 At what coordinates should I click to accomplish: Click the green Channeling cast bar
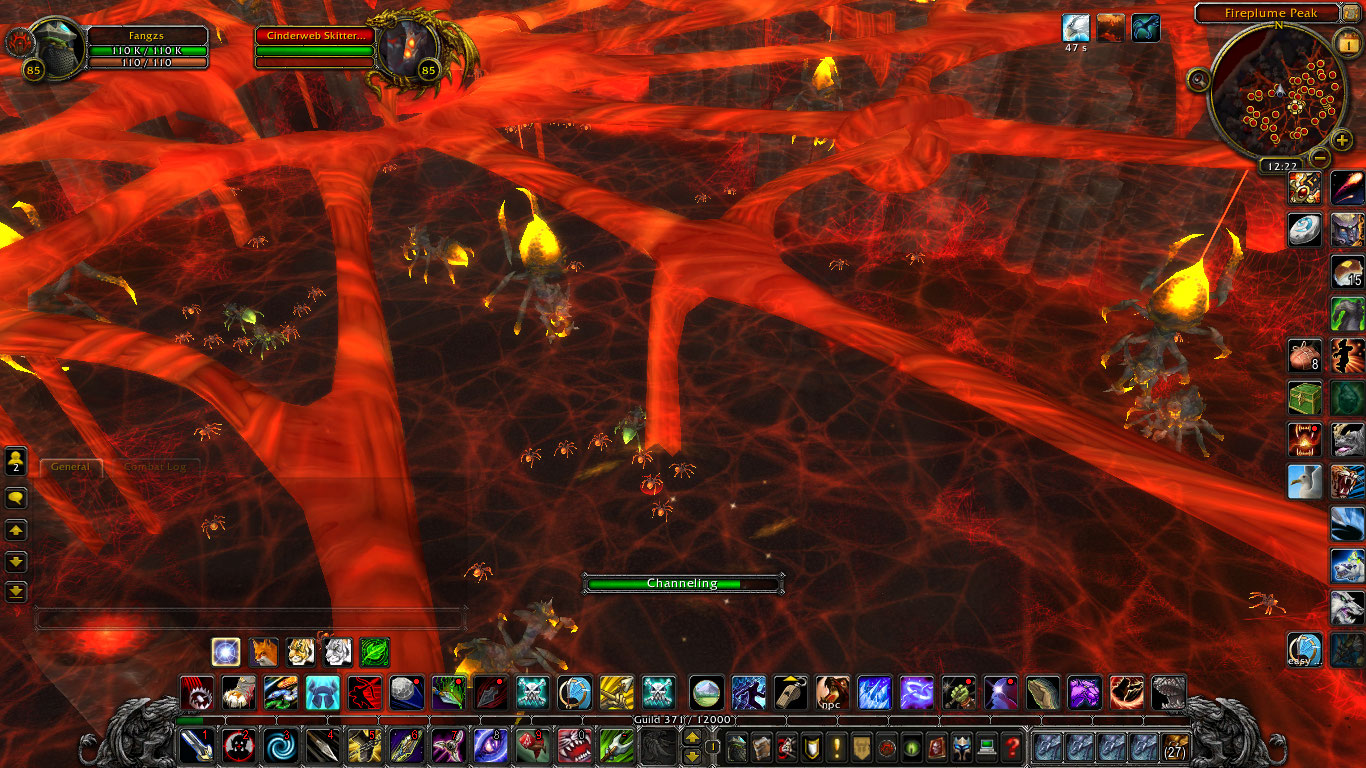[x=683, y=583]
